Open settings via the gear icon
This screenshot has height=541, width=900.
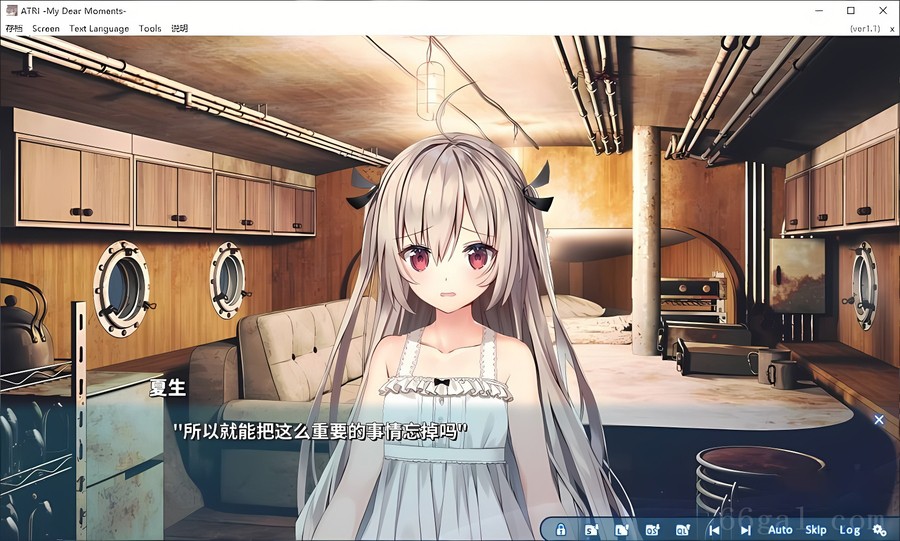coord(879,530)
